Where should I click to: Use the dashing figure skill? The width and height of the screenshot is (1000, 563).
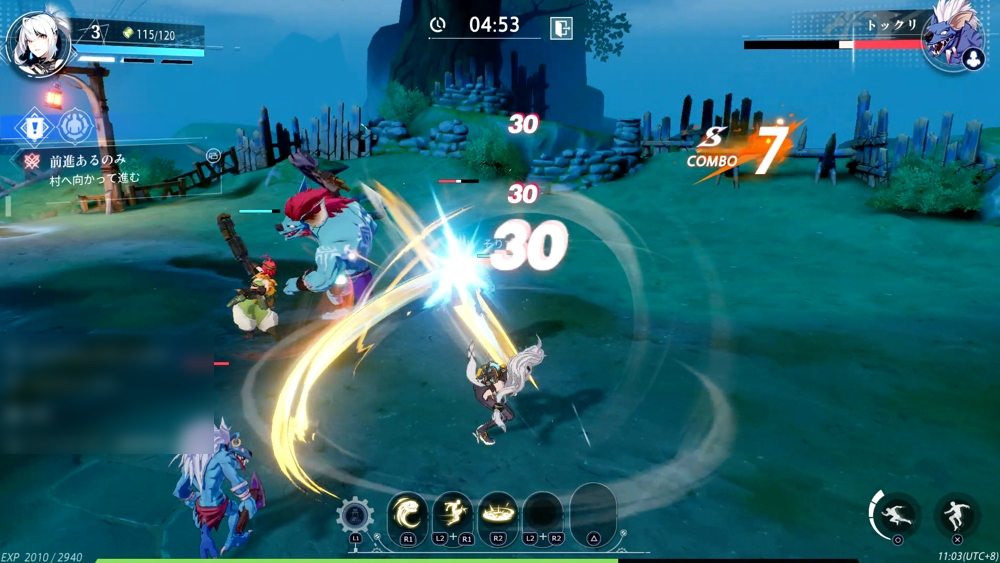pos(452,515)
